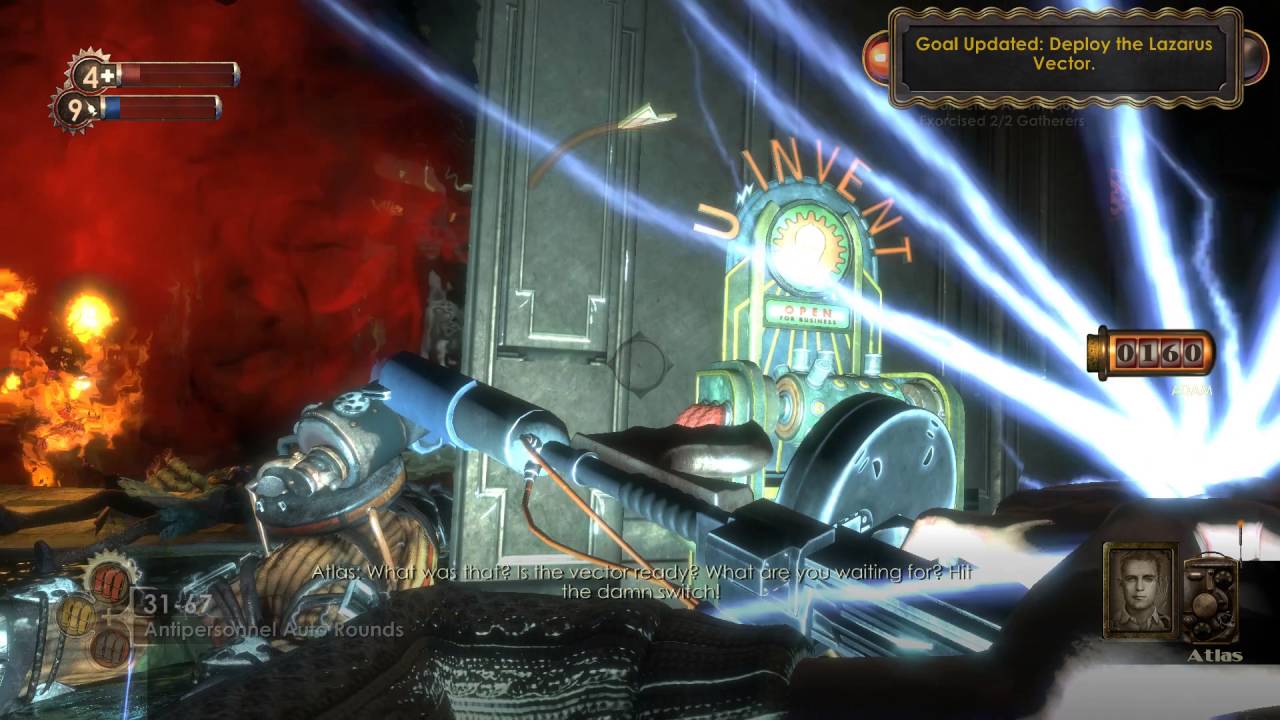Click the Atlas portrait
Screen dimensions: 1280x720
click(x=1139, y=590)
